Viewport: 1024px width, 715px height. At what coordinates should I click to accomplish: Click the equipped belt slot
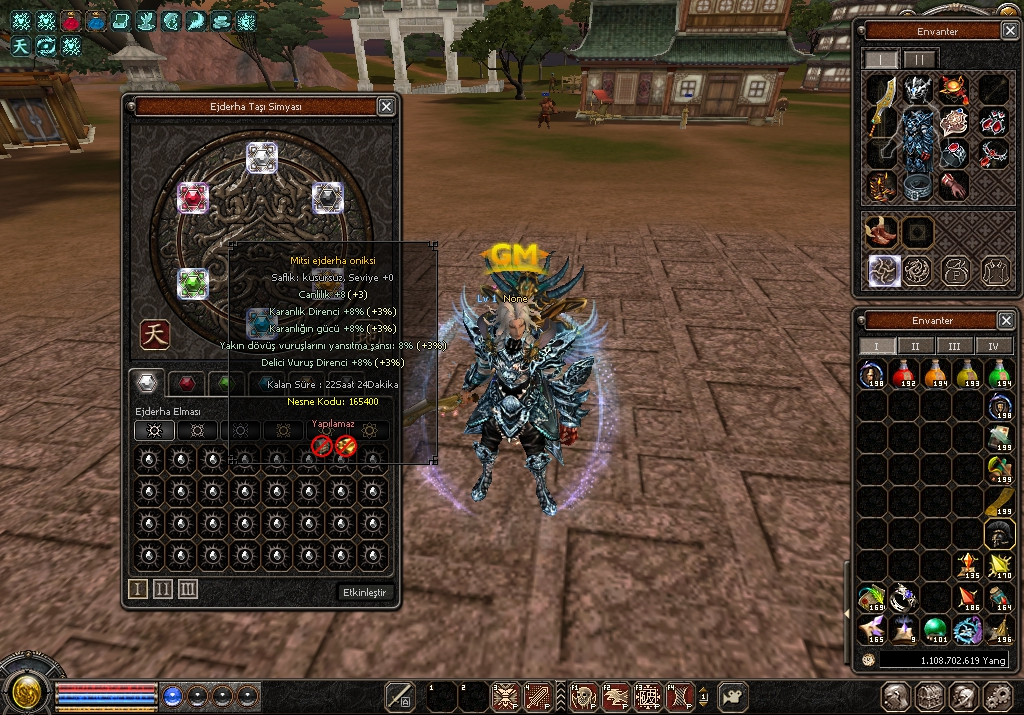918,185
